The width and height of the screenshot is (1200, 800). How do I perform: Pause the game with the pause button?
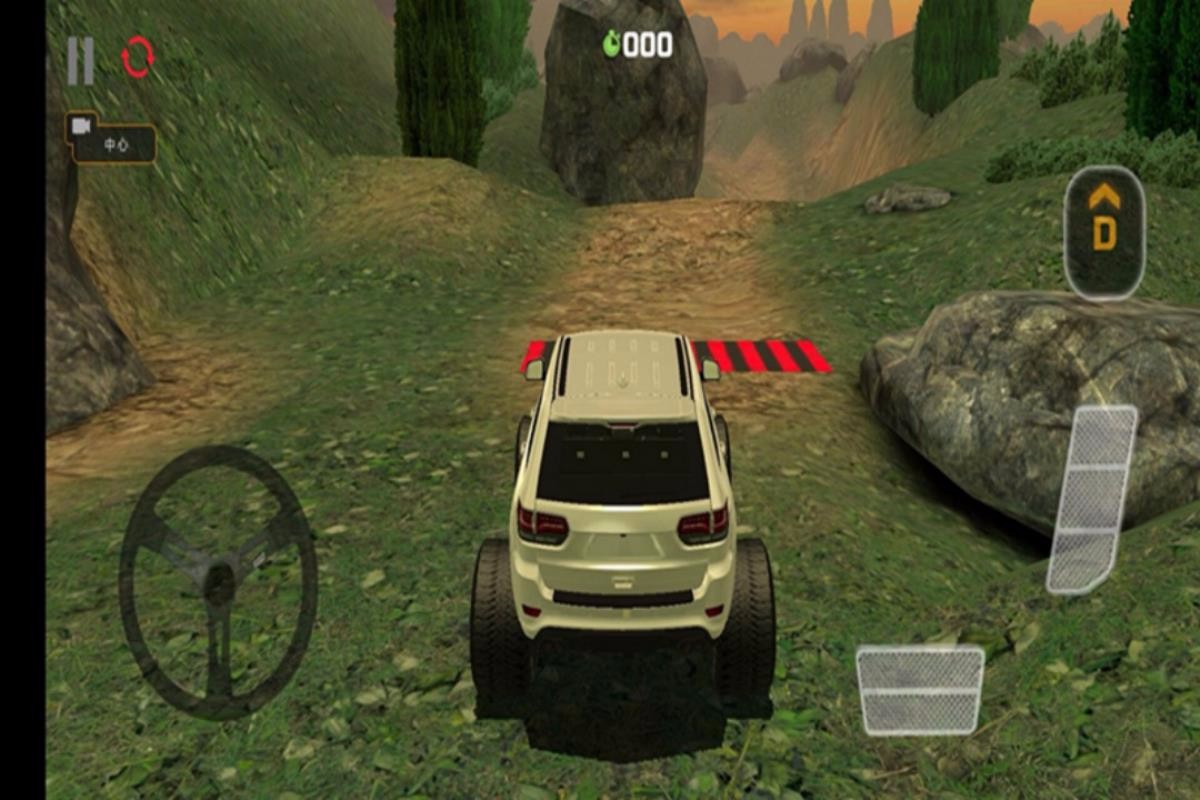click(x=81, y=61)
